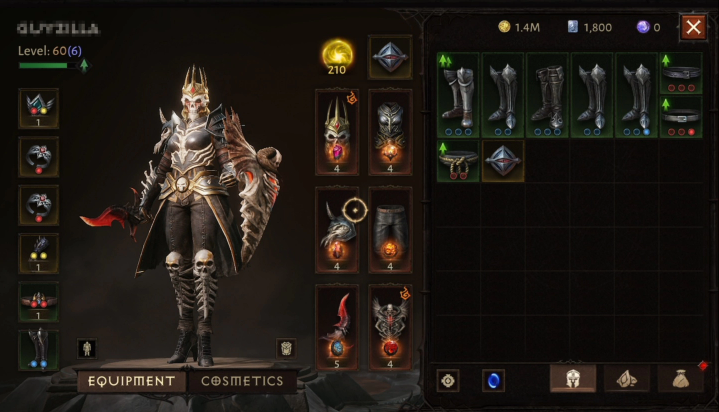Select the equipped boots accessory slot

click(x=38, y=350)
